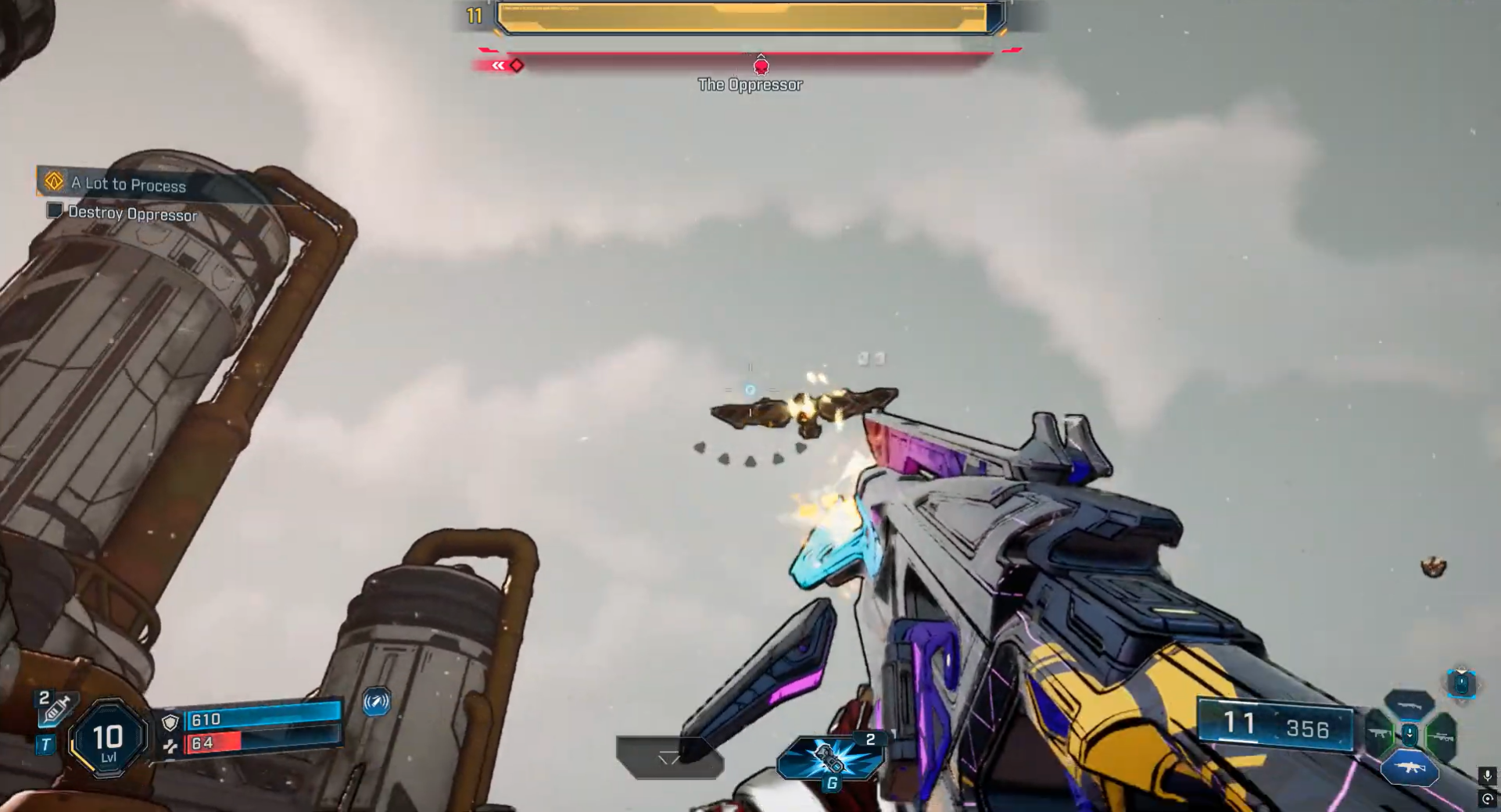Open the chevron action skill slot
This screenshot has width=1501, height=812.
point(669,758)
